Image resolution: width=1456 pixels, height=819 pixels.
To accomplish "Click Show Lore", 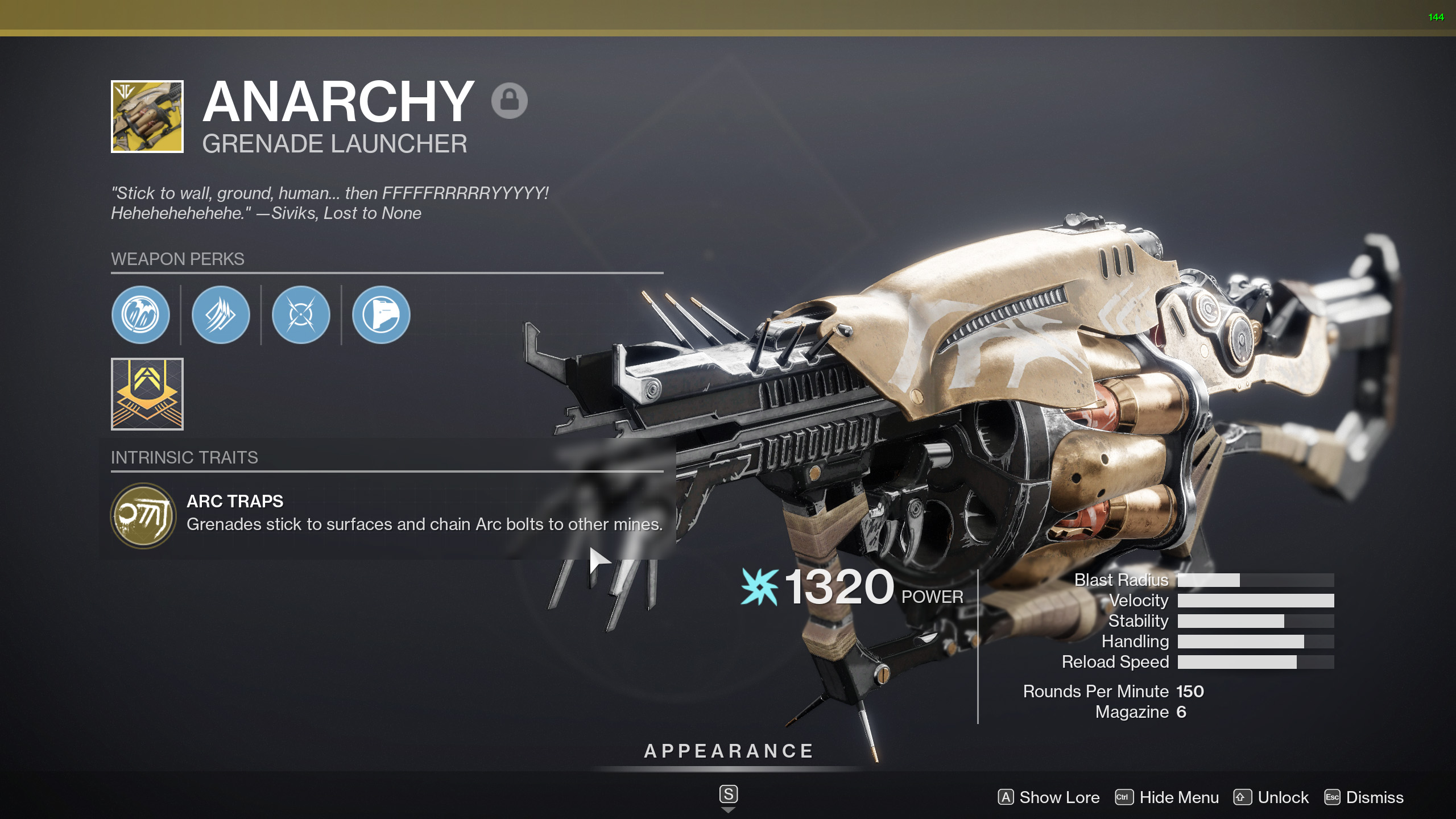I will [1048, 797].
